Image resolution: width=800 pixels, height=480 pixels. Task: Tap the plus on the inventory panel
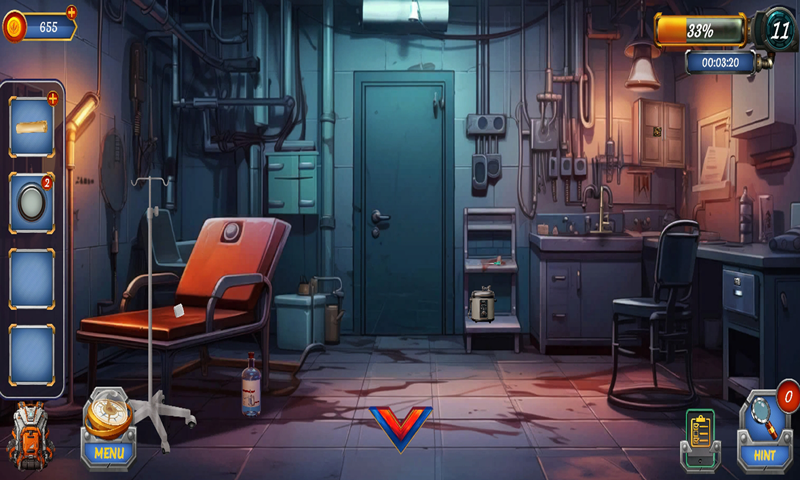click(x=52, y=98)
